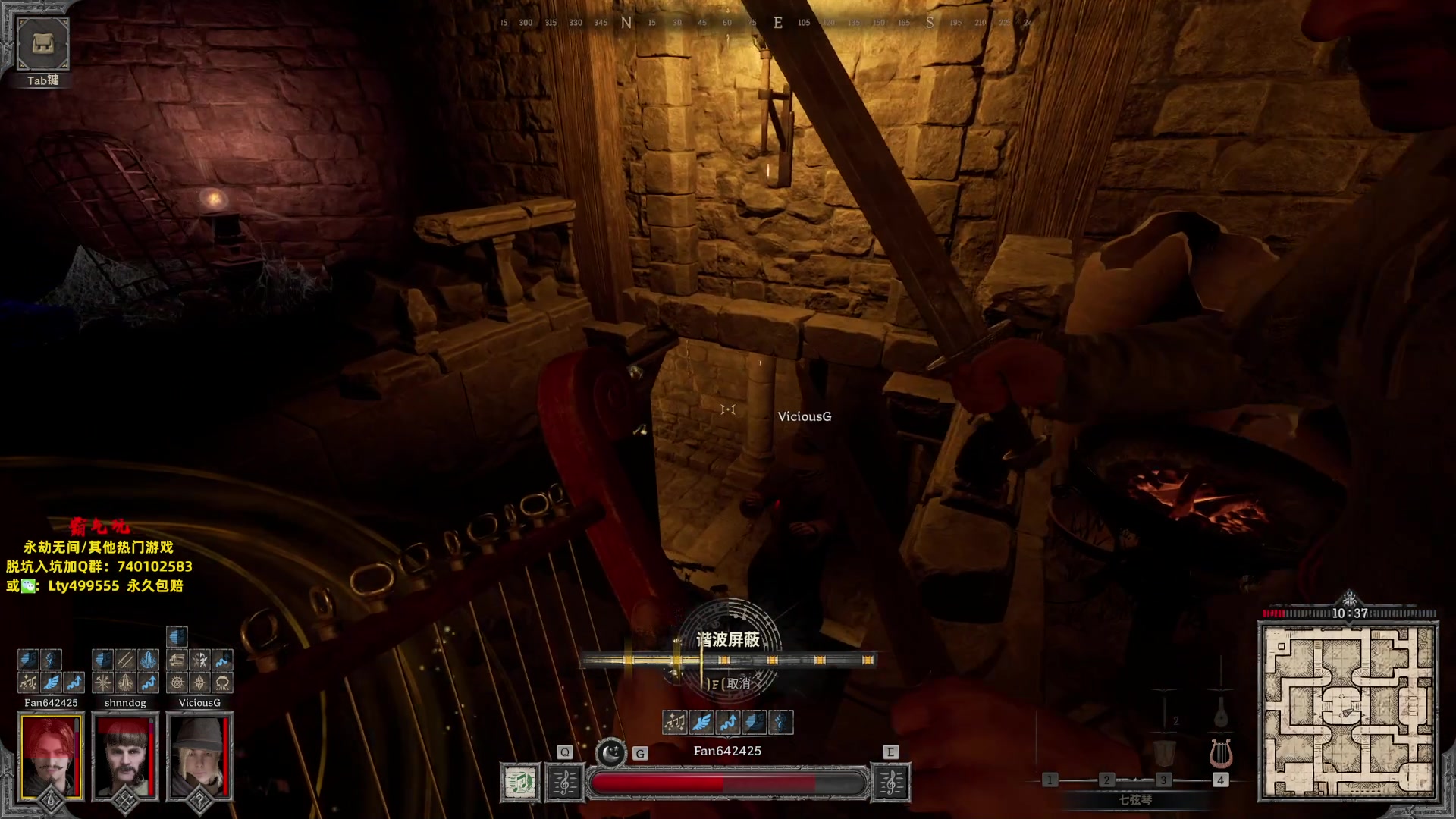This screenshot has height=819, width=1456.
Task: Click the sparkling music notes buff icon
Action: pyautogui.click(x=674, y=723)
